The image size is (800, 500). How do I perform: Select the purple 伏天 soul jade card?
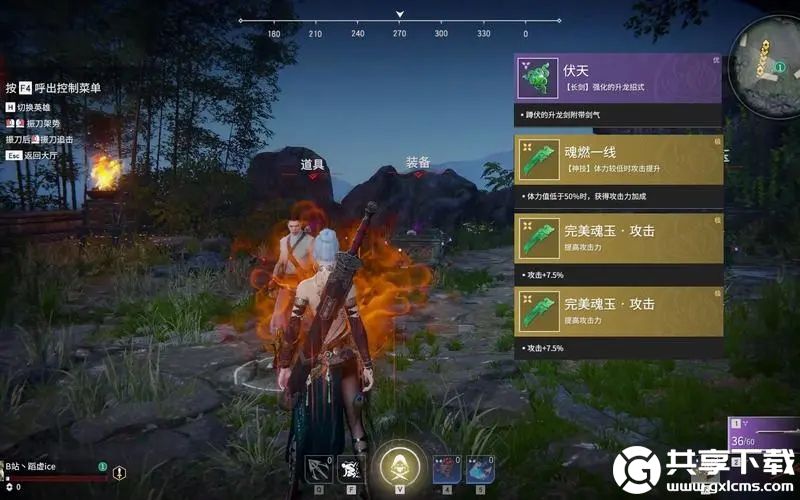click(618, 77)
